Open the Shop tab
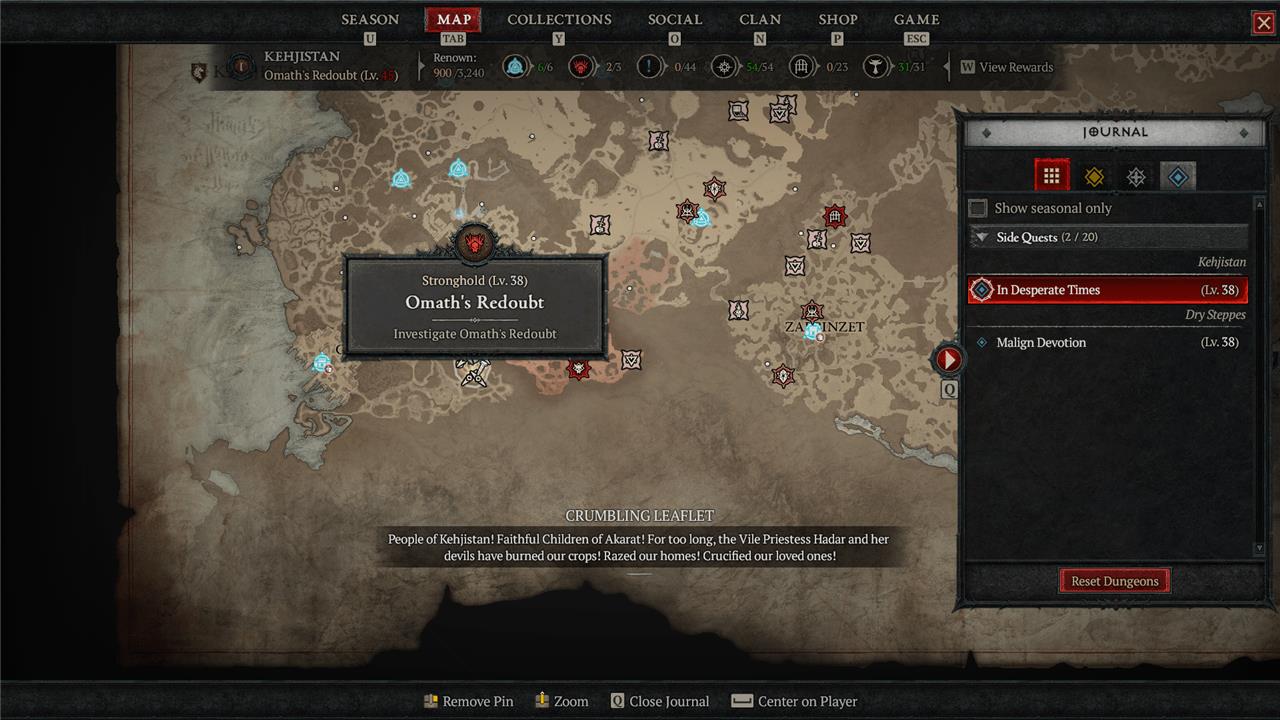This screenshot has height=720, width=1280. [838, 19]
